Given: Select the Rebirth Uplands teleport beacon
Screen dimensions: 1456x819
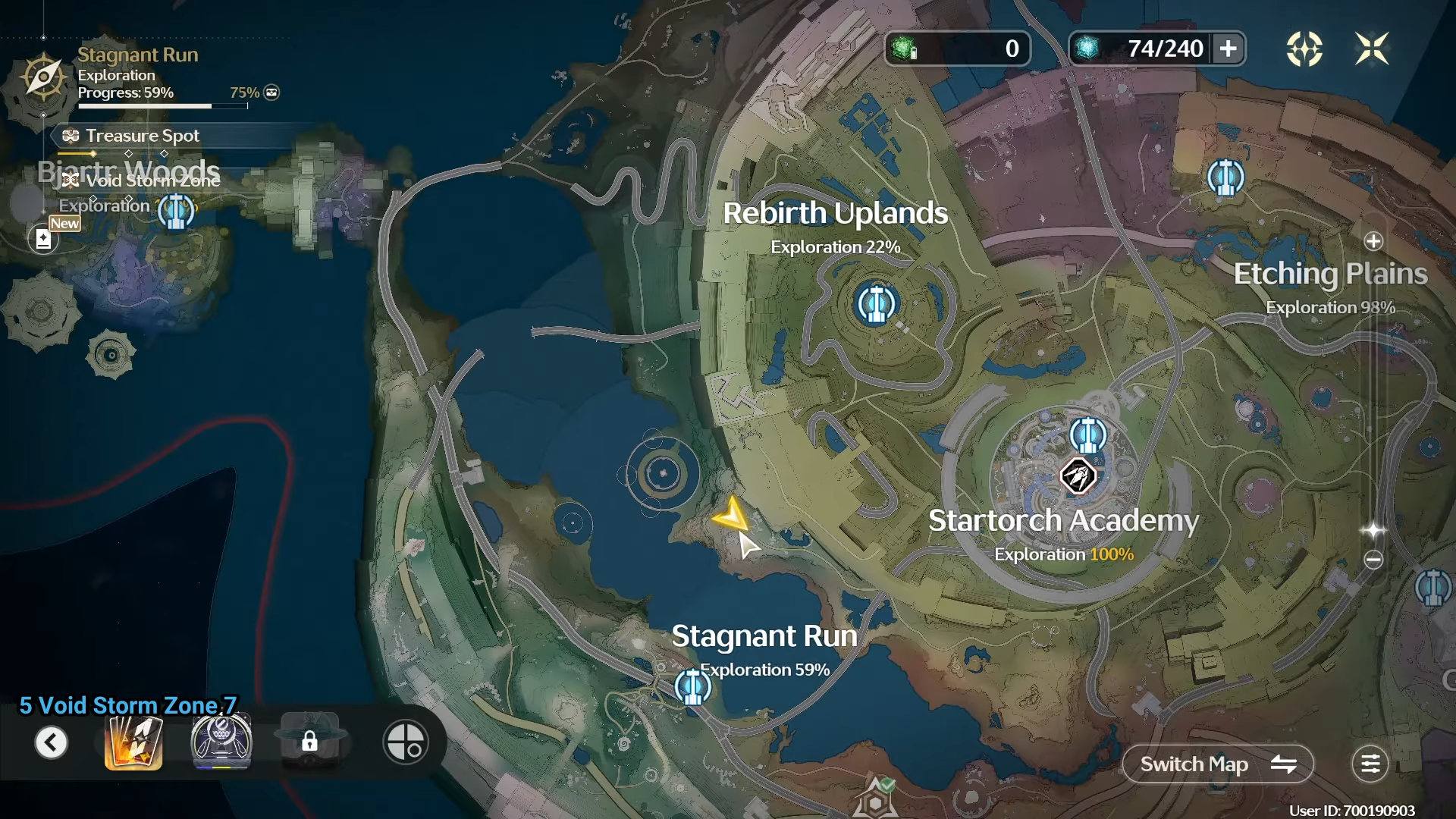Looking at the screenshot, I should tap(876, 304).
